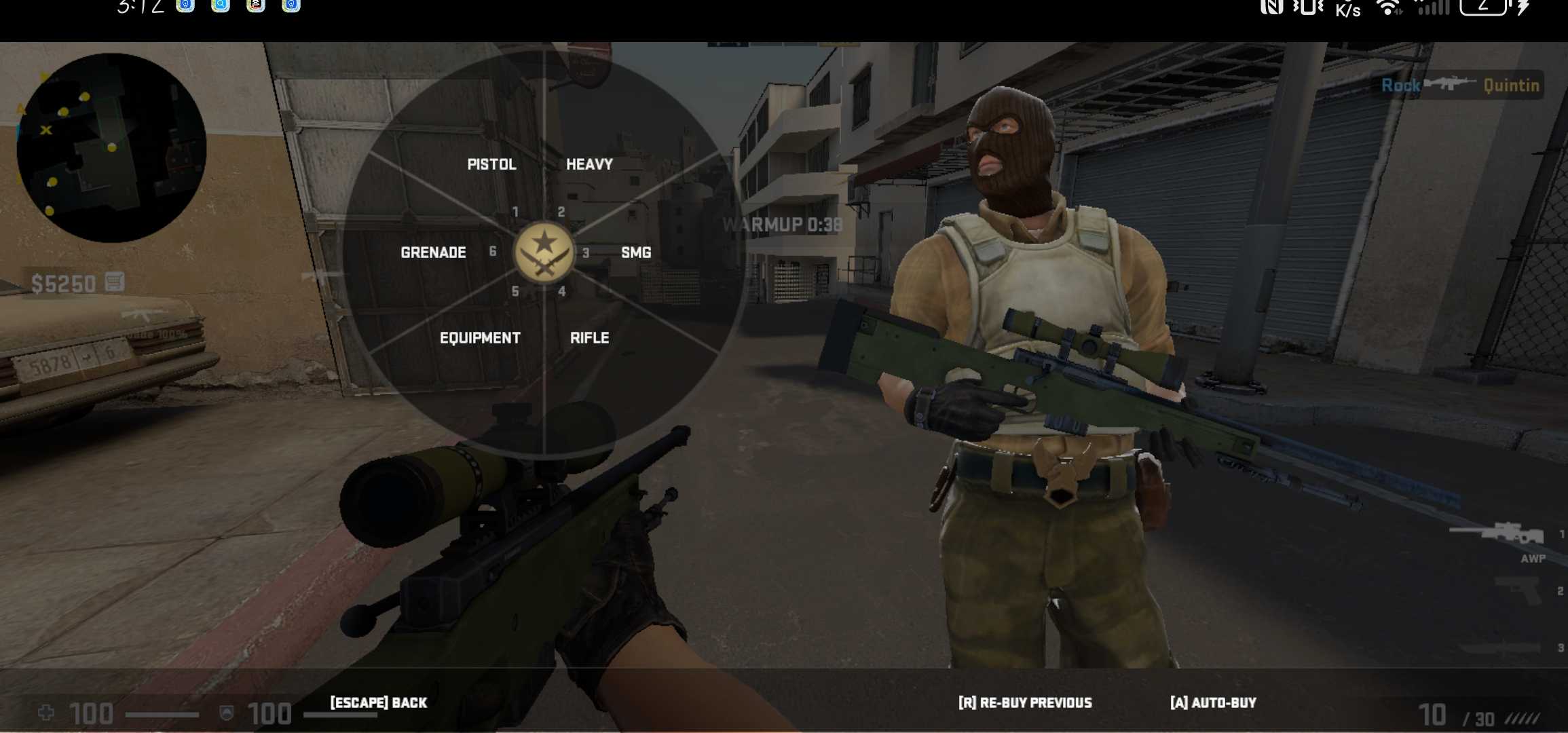Viewport: 1568px width, 733px height.
Task: Open the Pistol buy category
Action: pos(491,164)
